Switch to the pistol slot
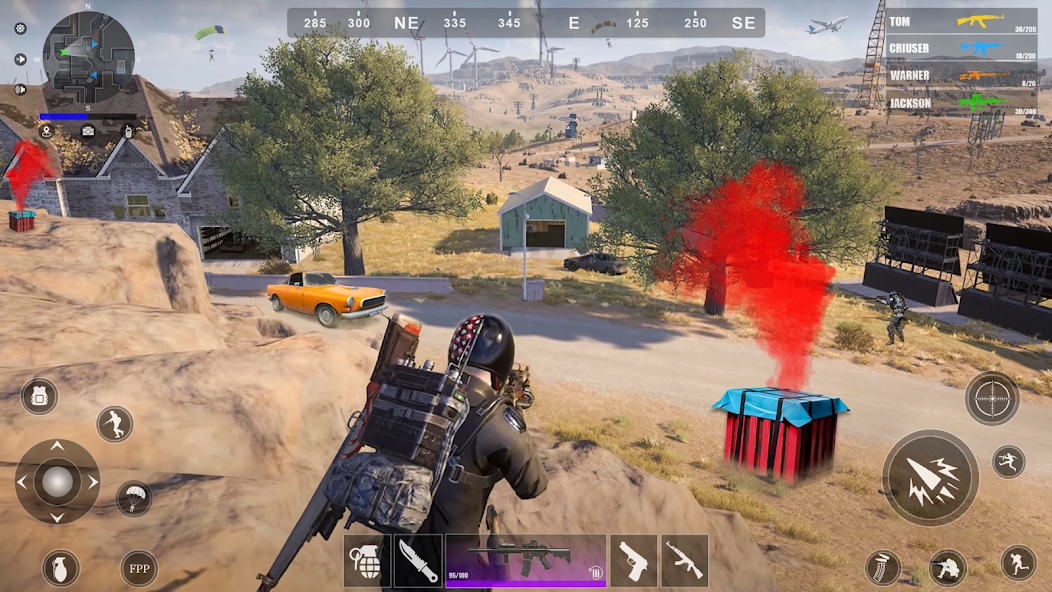Screen dimensions: 1052x592 point(633,560)
